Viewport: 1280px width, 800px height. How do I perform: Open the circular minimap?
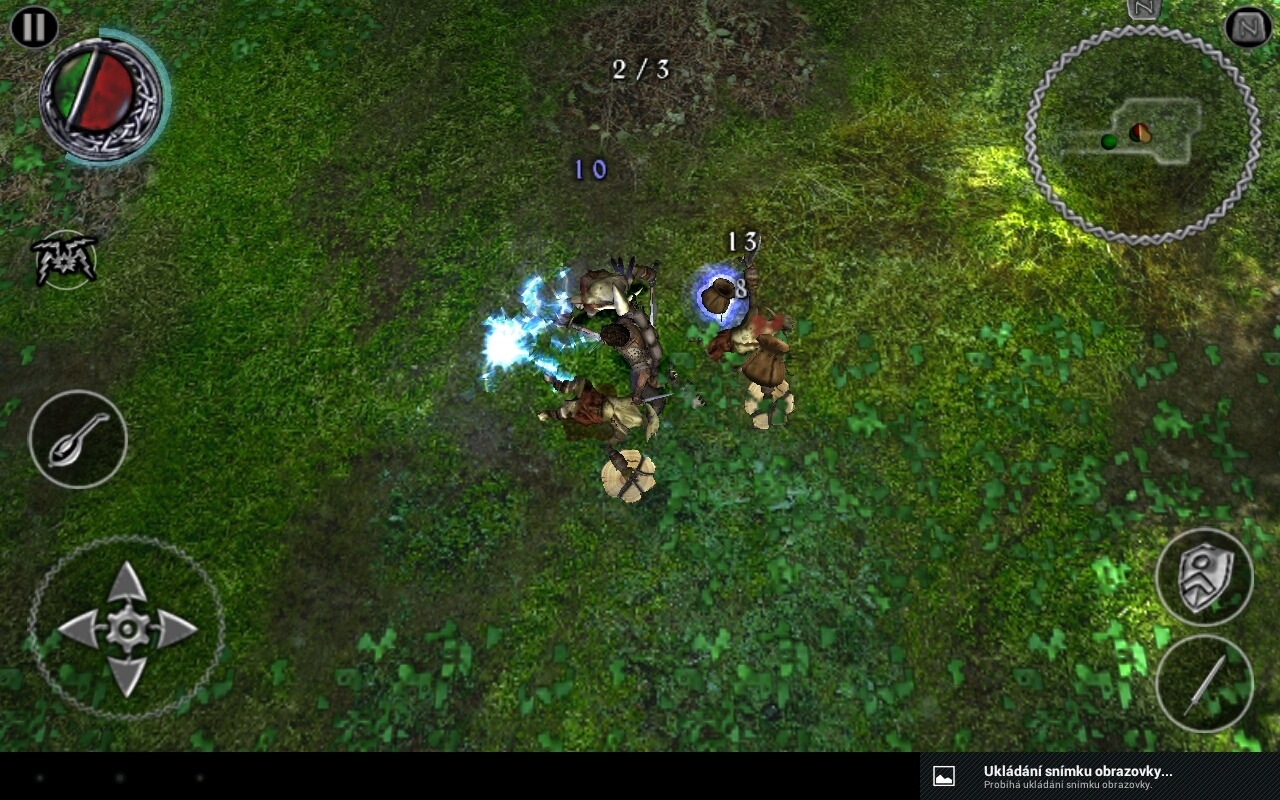tap(1142, 135)
